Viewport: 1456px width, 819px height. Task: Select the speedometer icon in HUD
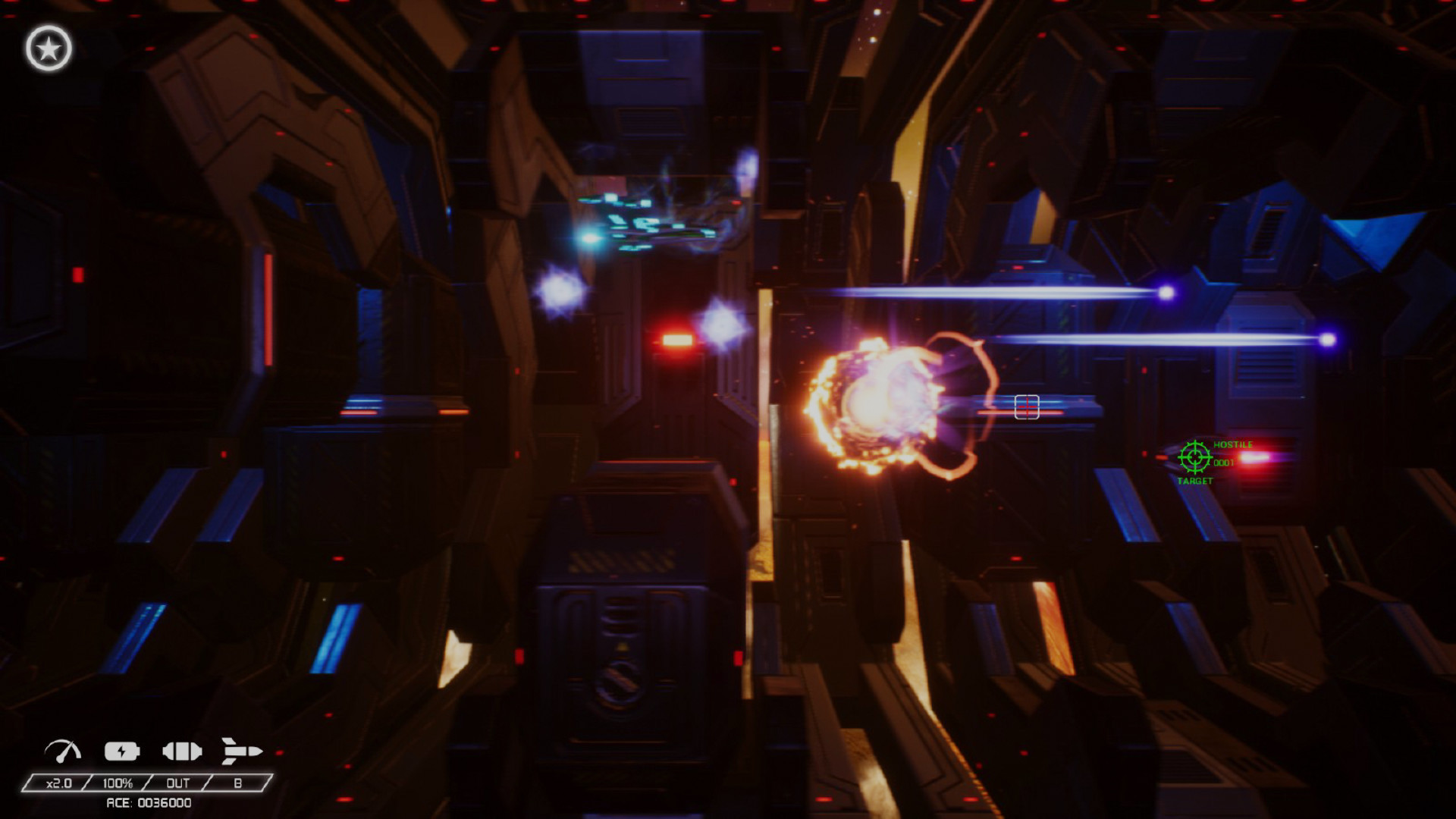coord(64,752)
